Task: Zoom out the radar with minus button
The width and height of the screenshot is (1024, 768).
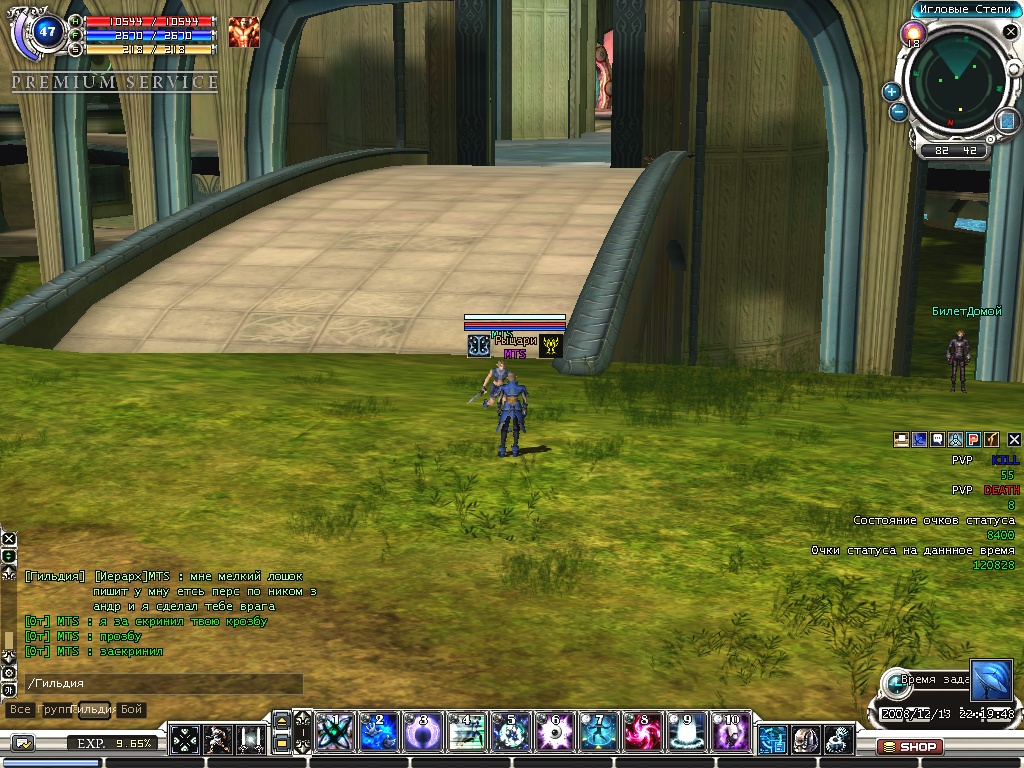Action: coord(898,112)
